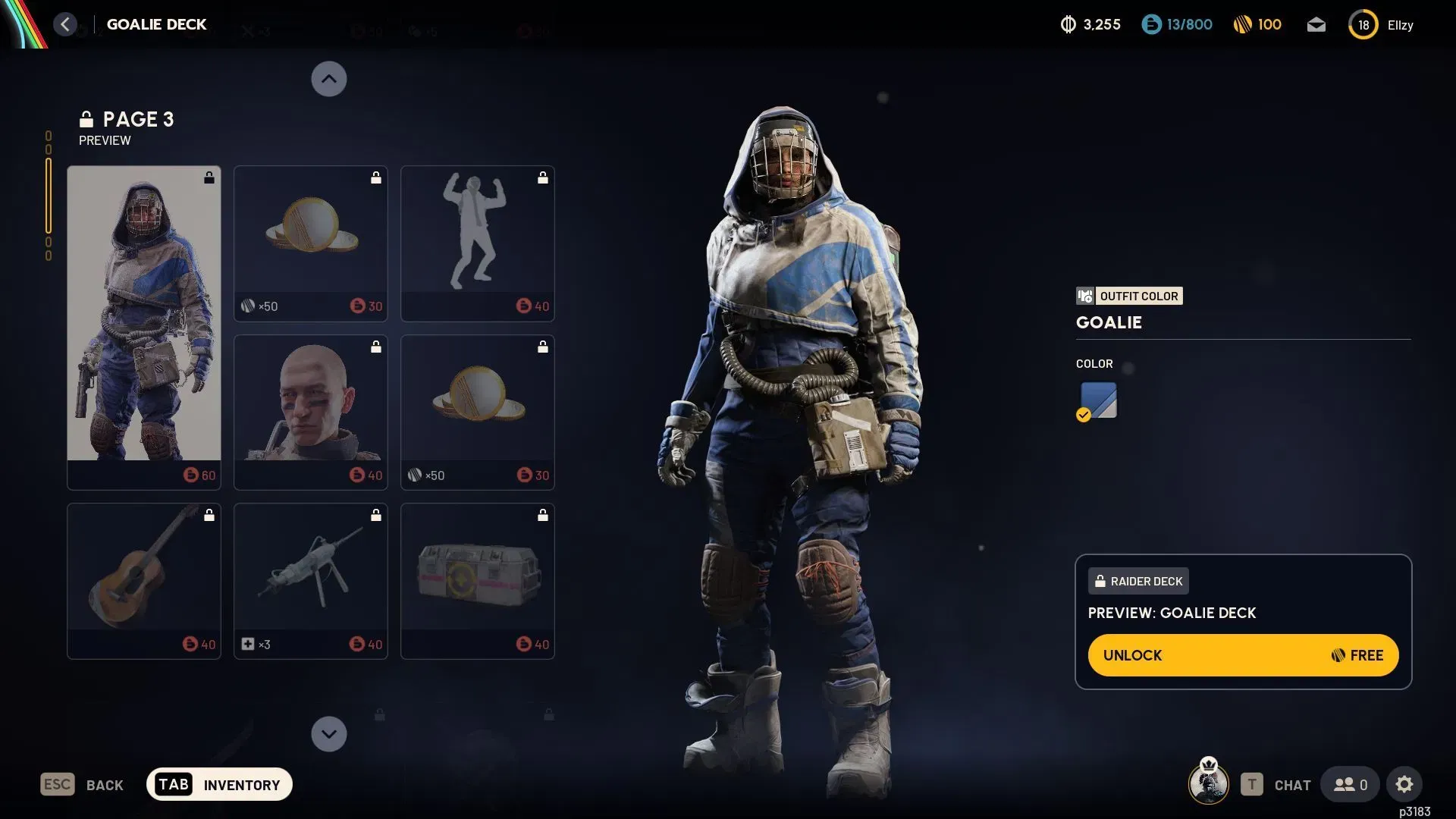1456x819 pixels.
Task: Go back using the top-left arrow
Action: 65,24
